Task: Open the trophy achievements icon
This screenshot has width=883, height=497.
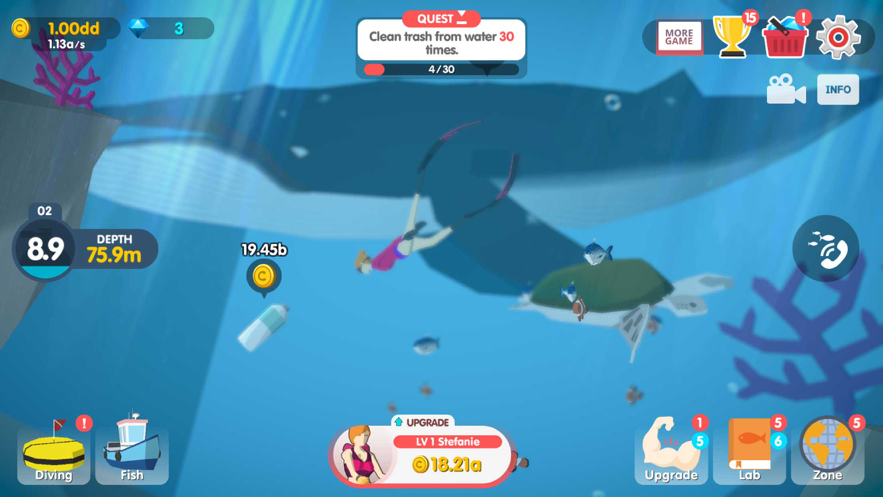Action: pyautogui.click(x=732, y=37)
